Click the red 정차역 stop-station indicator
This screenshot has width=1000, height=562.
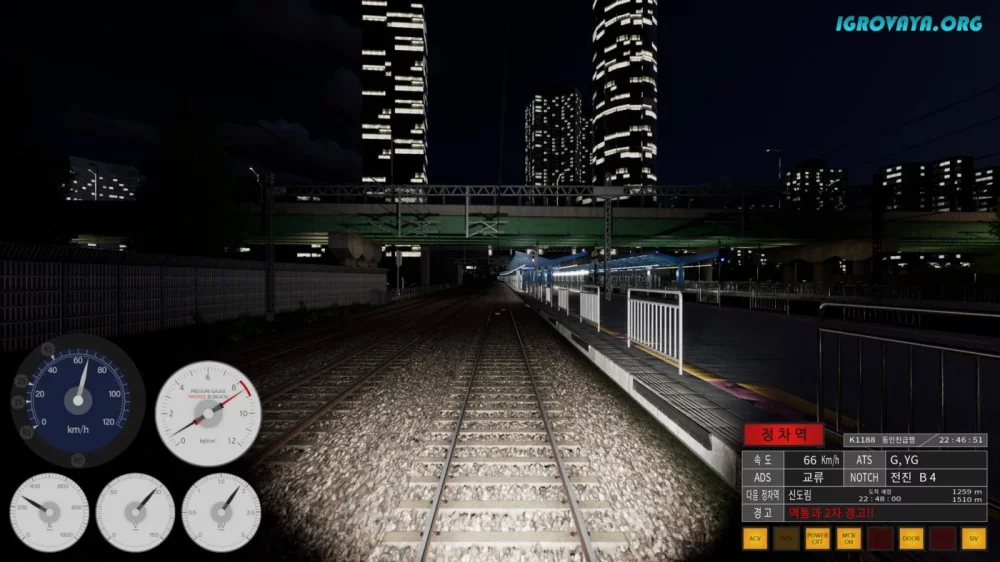pos(783,435)
